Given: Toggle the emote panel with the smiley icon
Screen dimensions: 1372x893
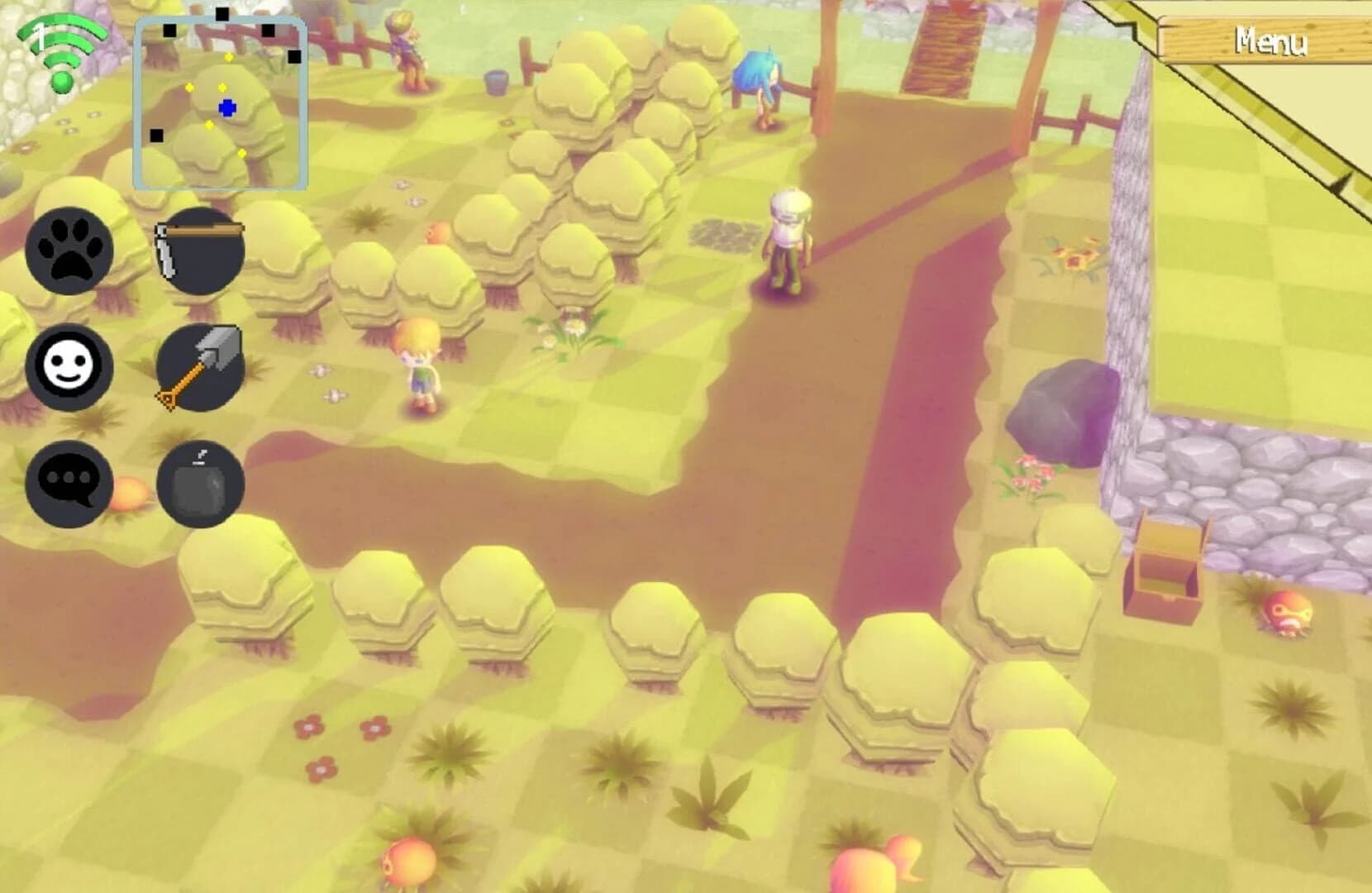Looking at the screenshot, I should (x=70, y=366).
